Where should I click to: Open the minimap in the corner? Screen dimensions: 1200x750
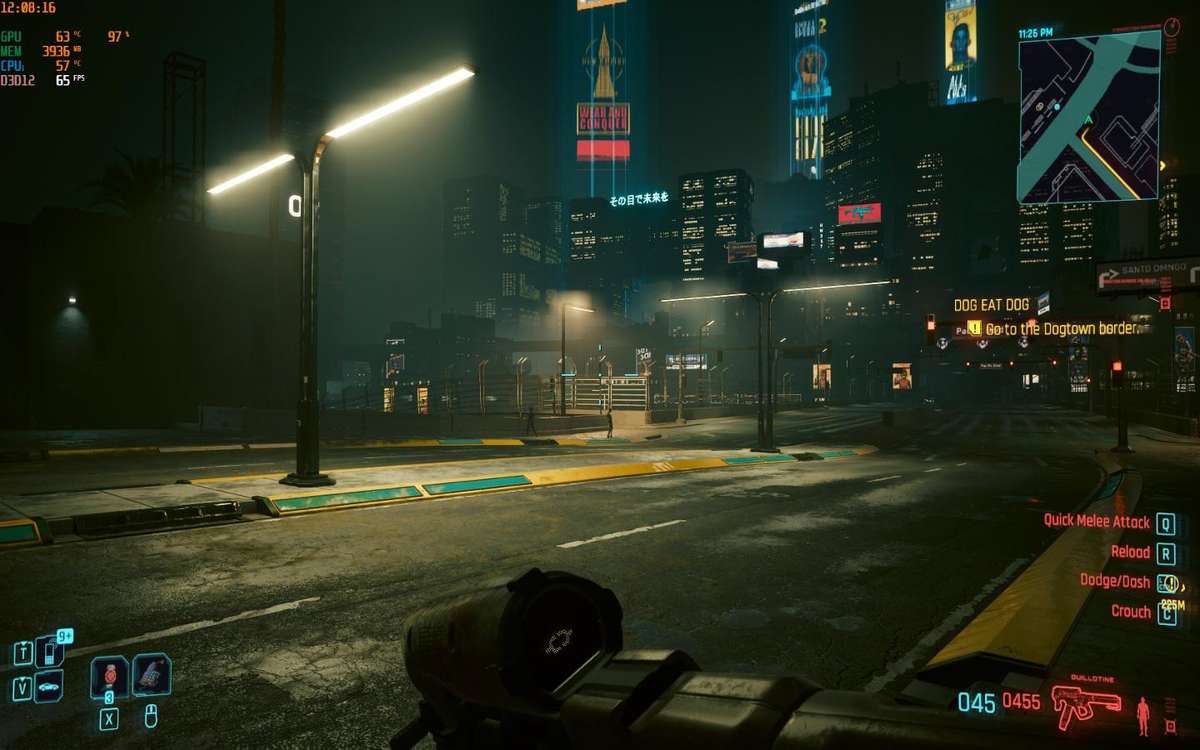pyautogui.click(x=1089, y=116)
